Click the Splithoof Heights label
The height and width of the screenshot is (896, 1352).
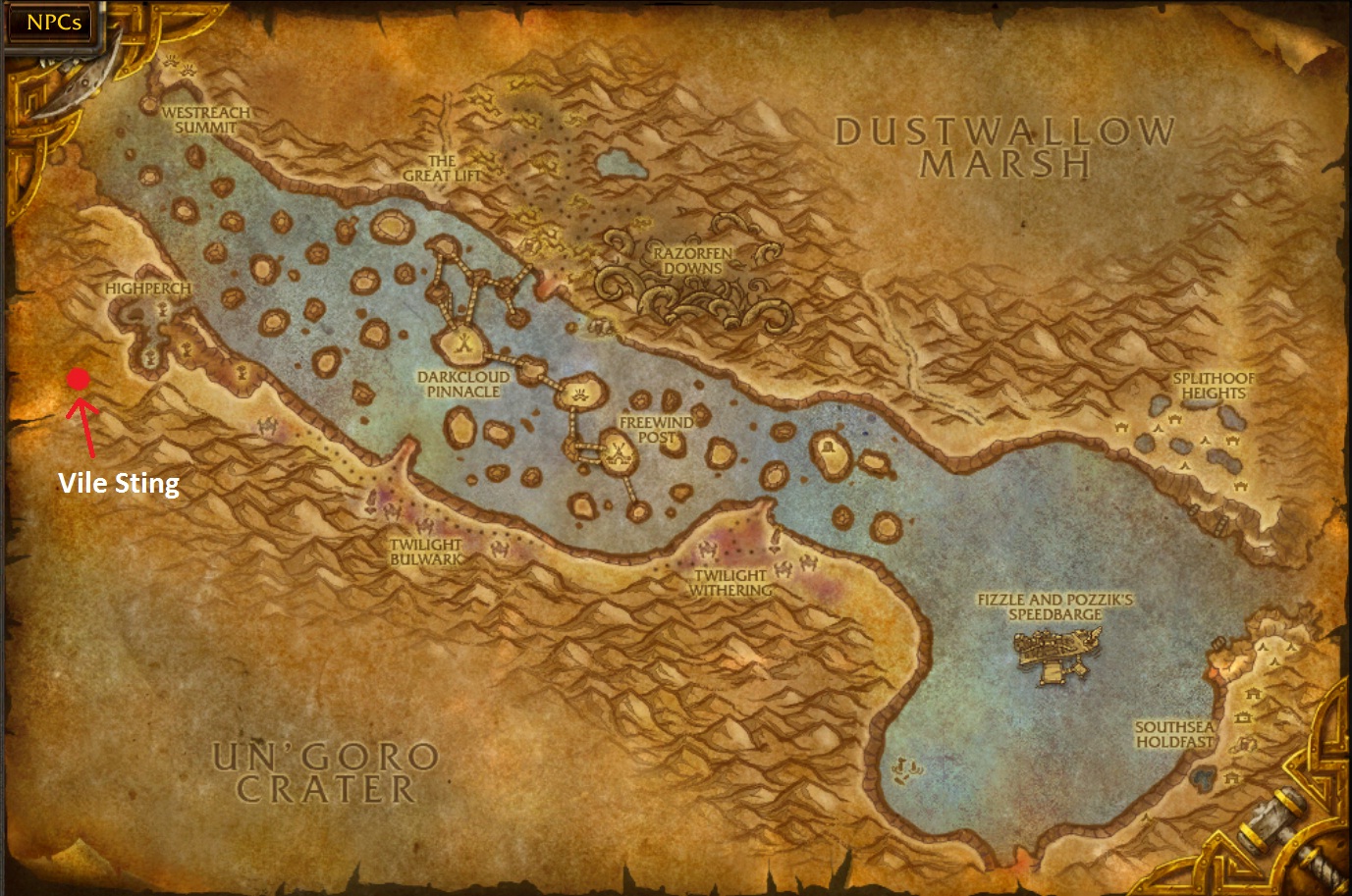pos(1212,386)
